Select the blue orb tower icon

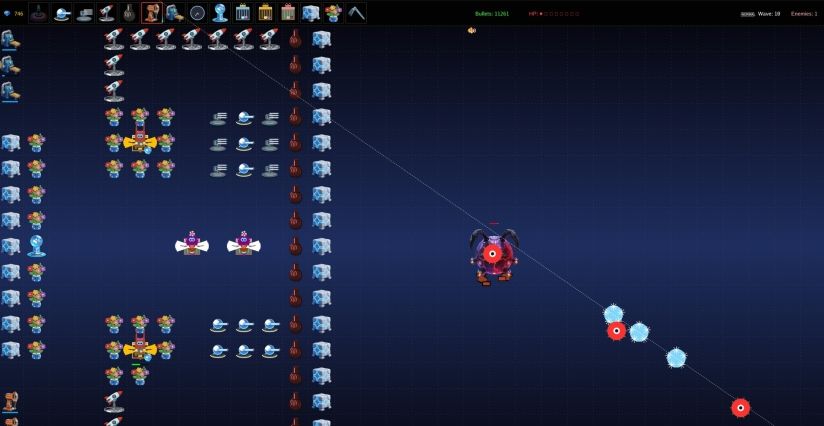point(220,13)
